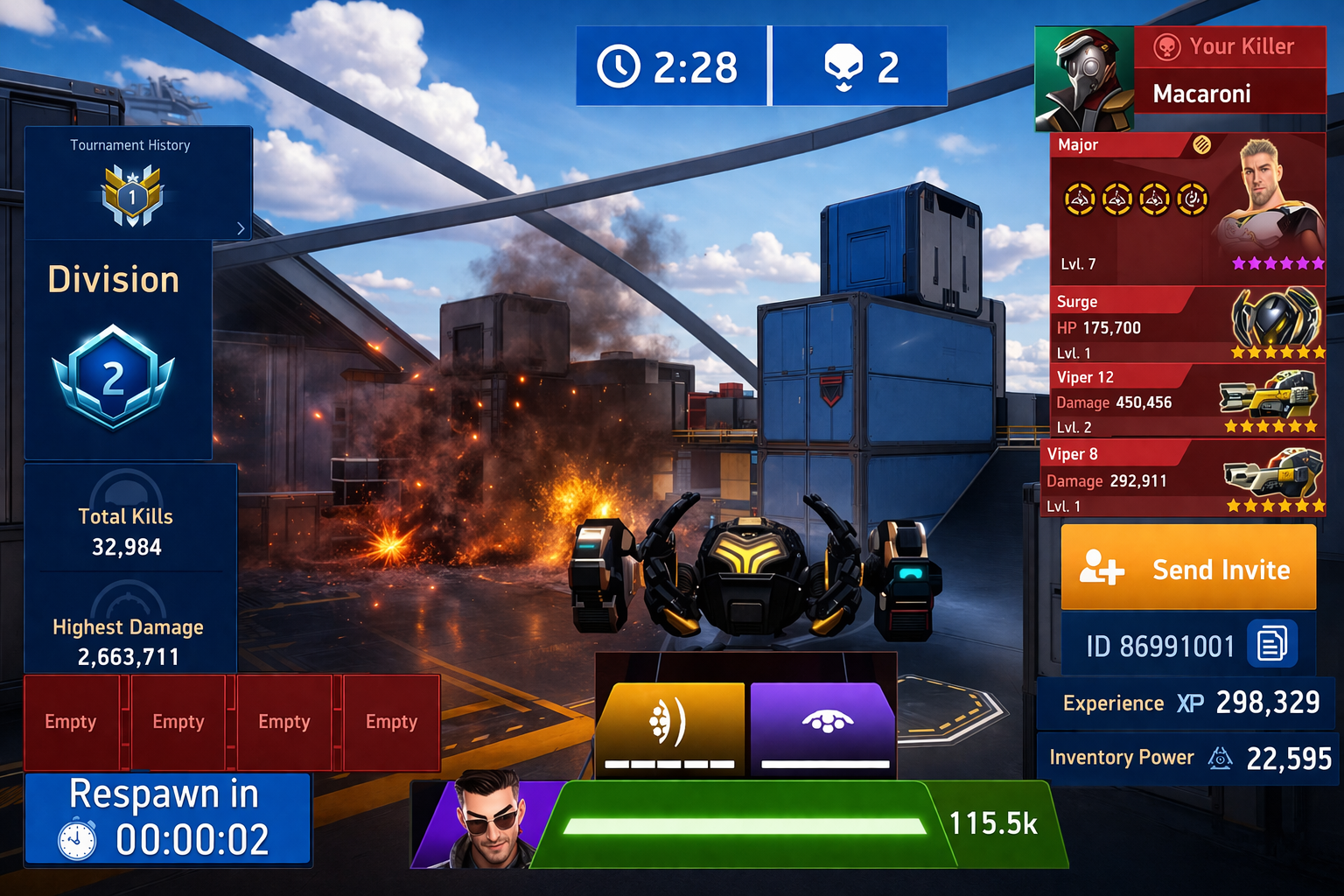Select the sunglasses pilot portrait
Screen dimensions: 1344x896
[486, 822]
